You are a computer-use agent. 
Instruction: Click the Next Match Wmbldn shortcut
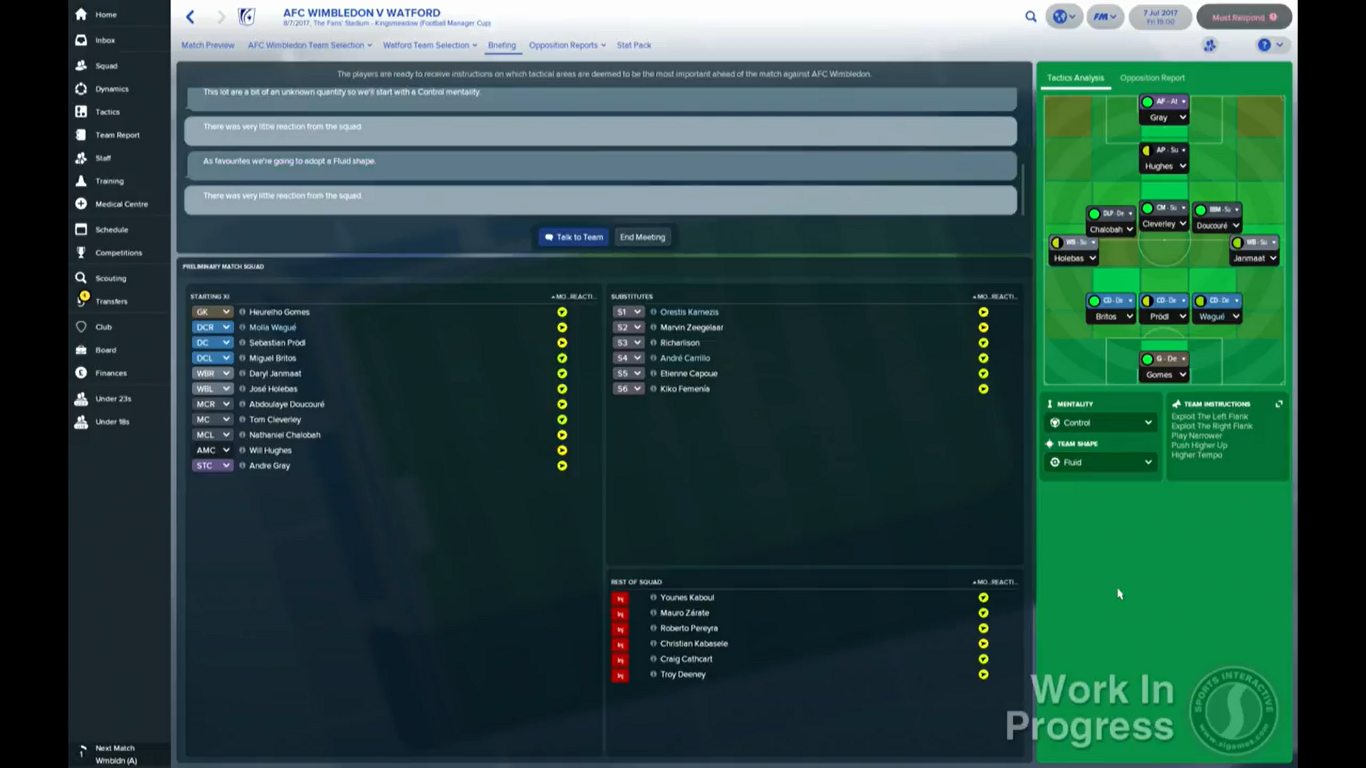tap(114, 753)
